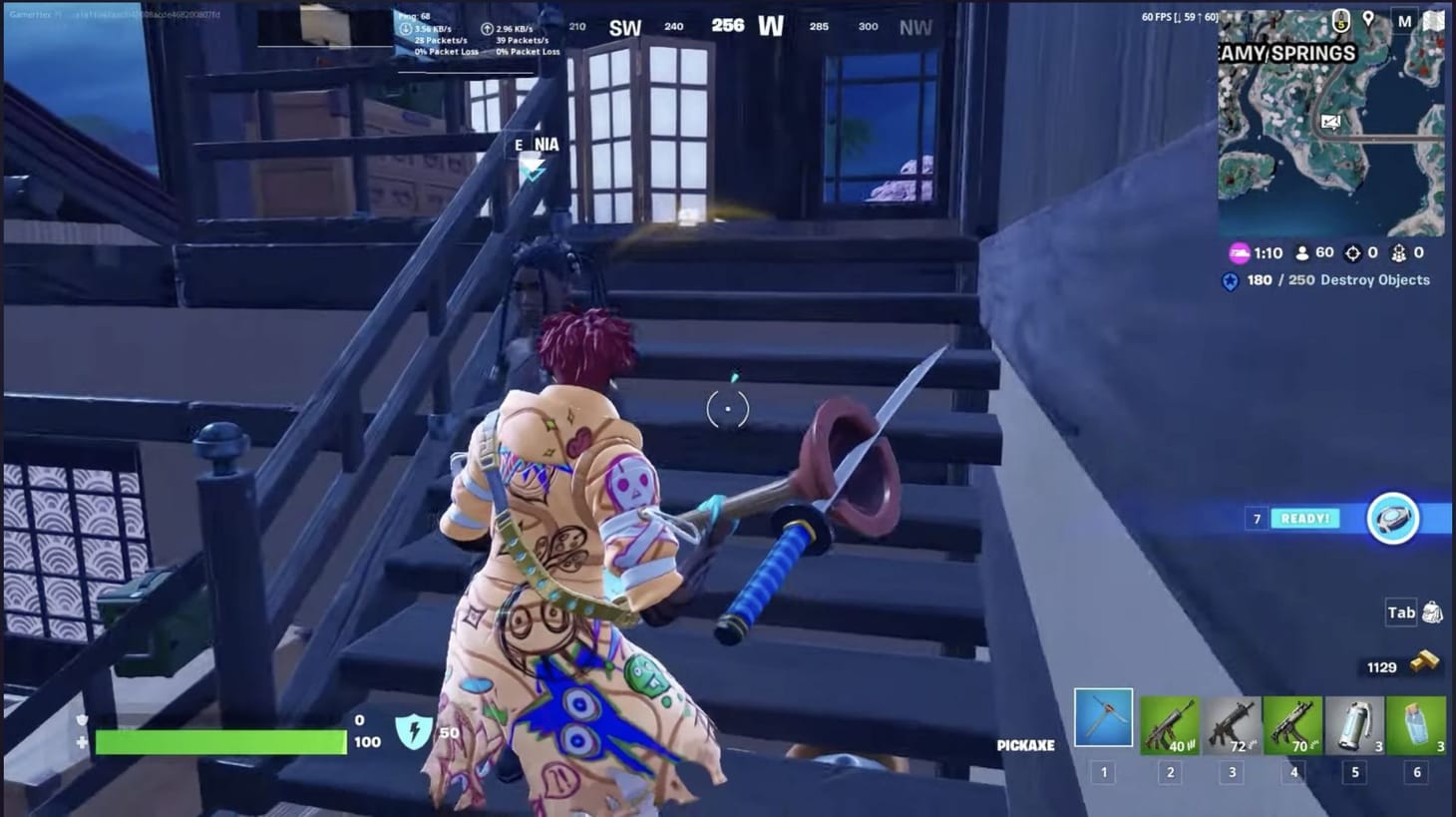This screenshot has width=1456, height=817.
Task: Toggle the location marker pin above the minimap
Action: [x=1369, y=19]
